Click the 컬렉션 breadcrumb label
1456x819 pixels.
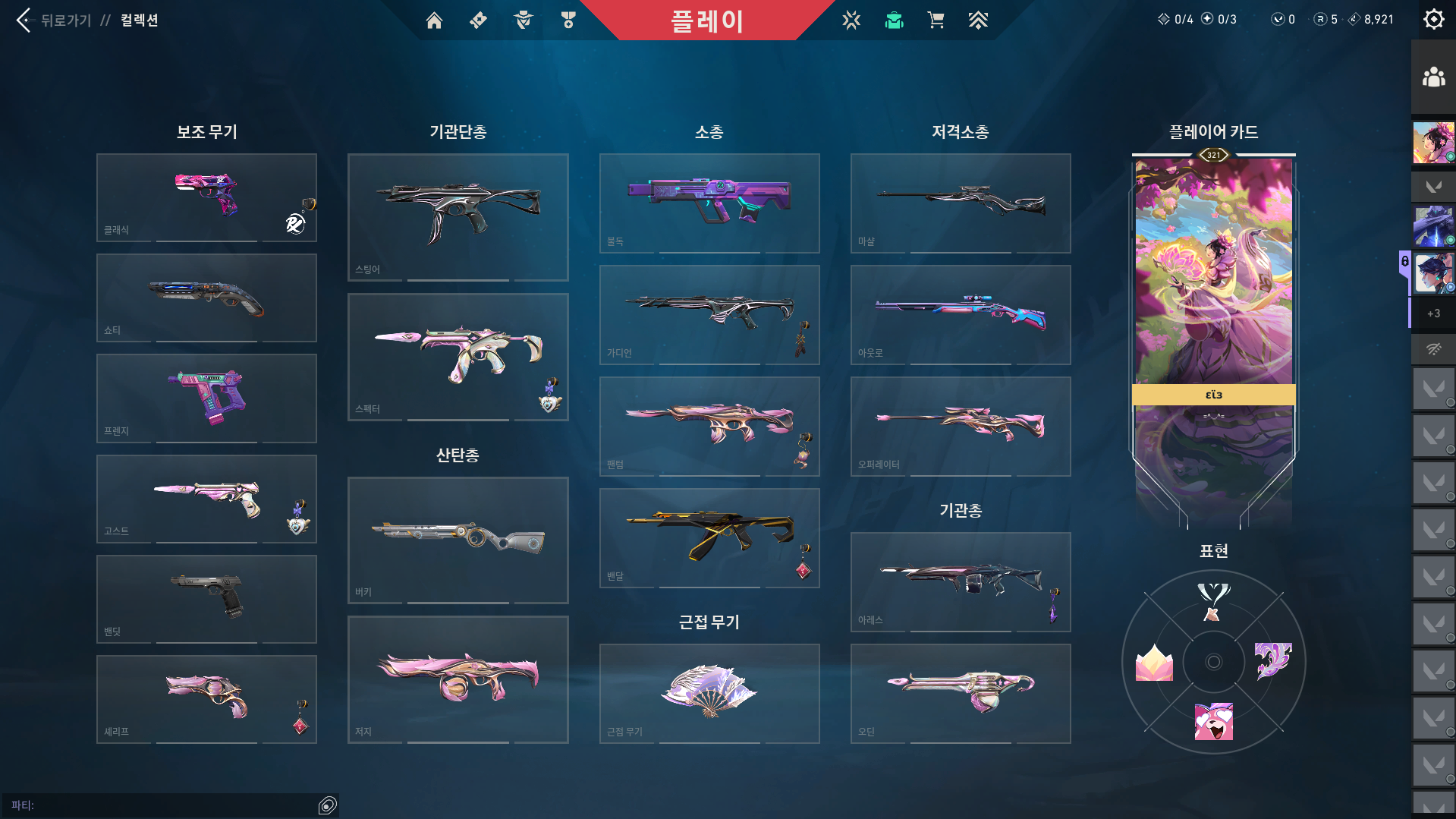(139, 20)
